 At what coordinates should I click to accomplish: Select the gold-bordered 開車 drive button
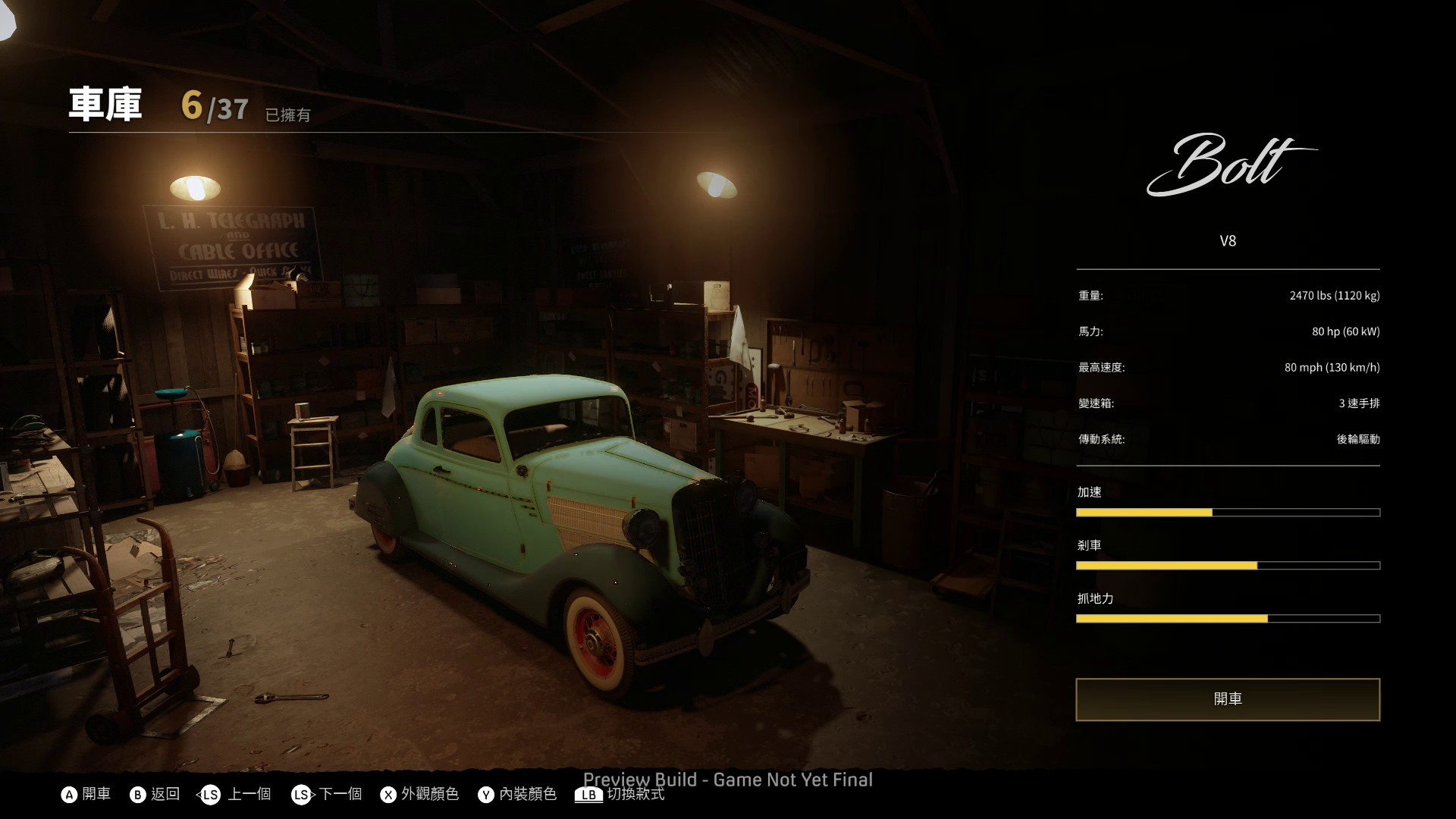tap(1228, 699)
